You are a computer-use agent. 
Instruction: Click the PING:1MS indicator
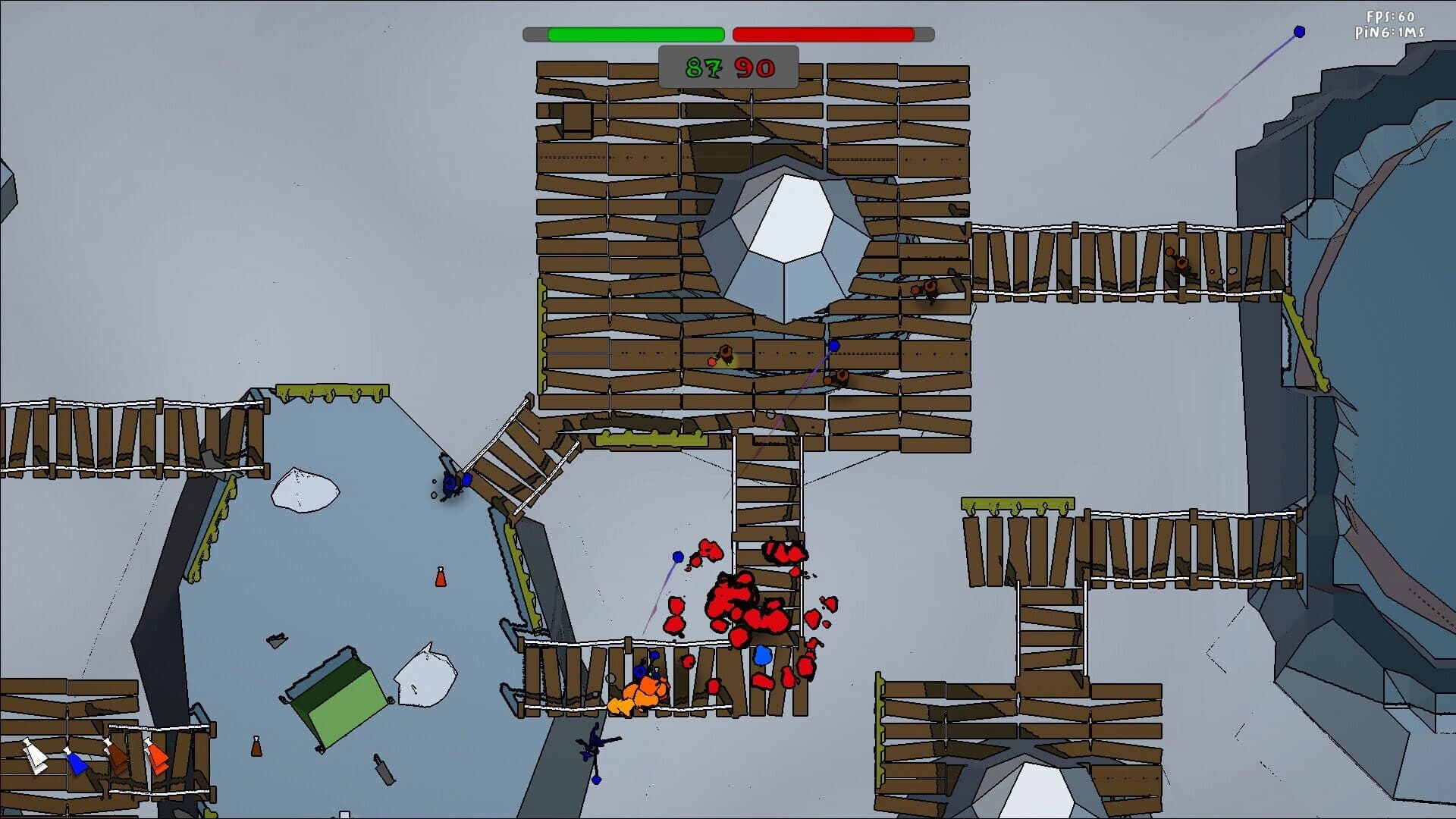[1392, 32]
